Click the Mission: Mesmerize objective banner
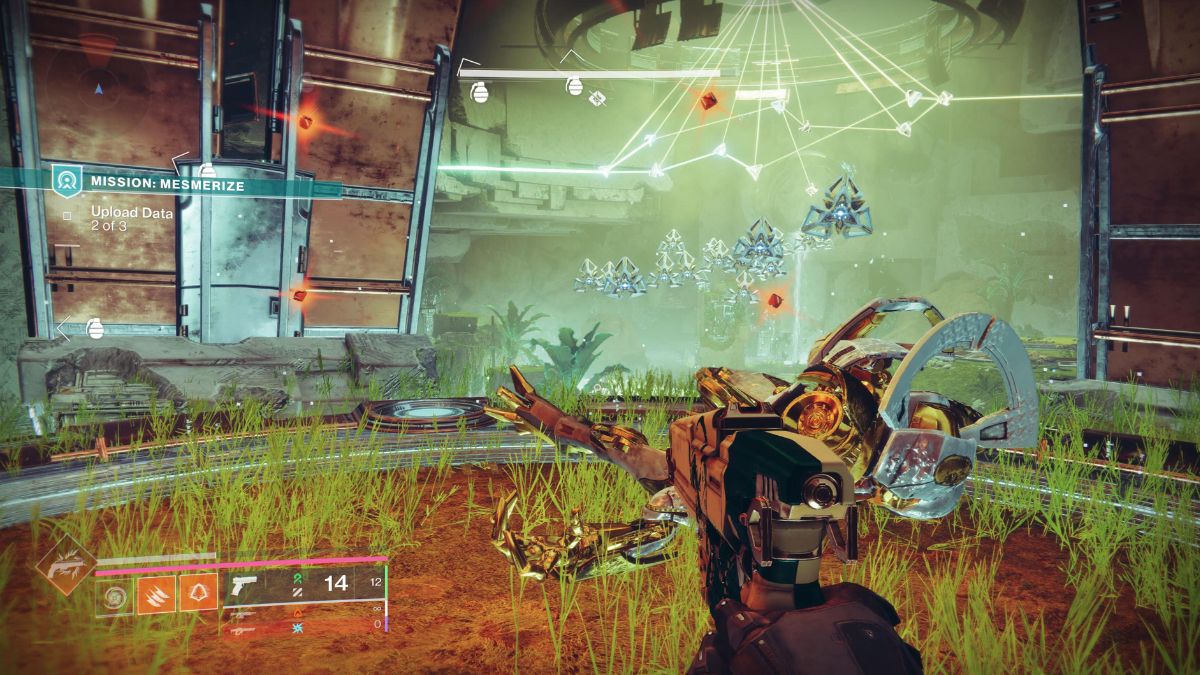Screen dimensions: 1200x675 point(165,182)
